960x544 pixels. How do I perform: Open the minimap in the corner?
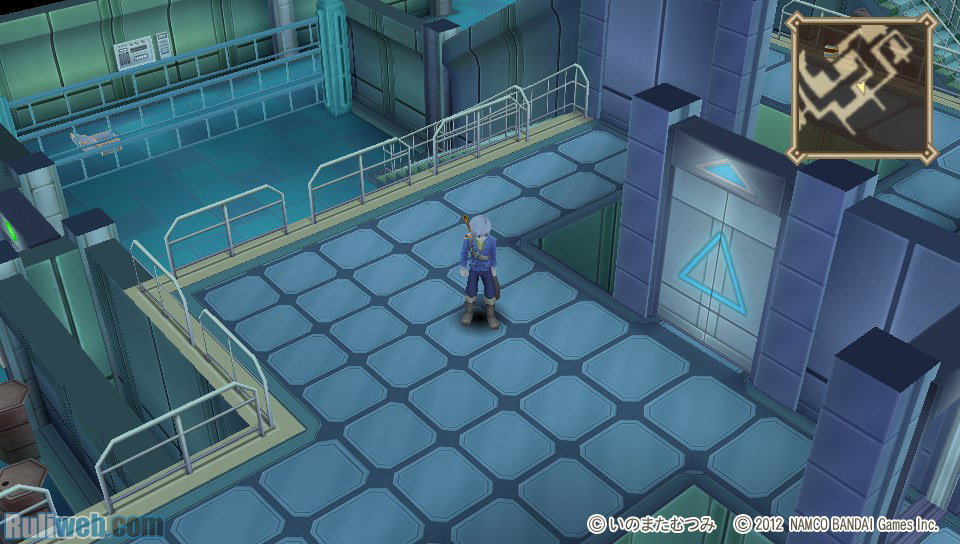point(860,87)
